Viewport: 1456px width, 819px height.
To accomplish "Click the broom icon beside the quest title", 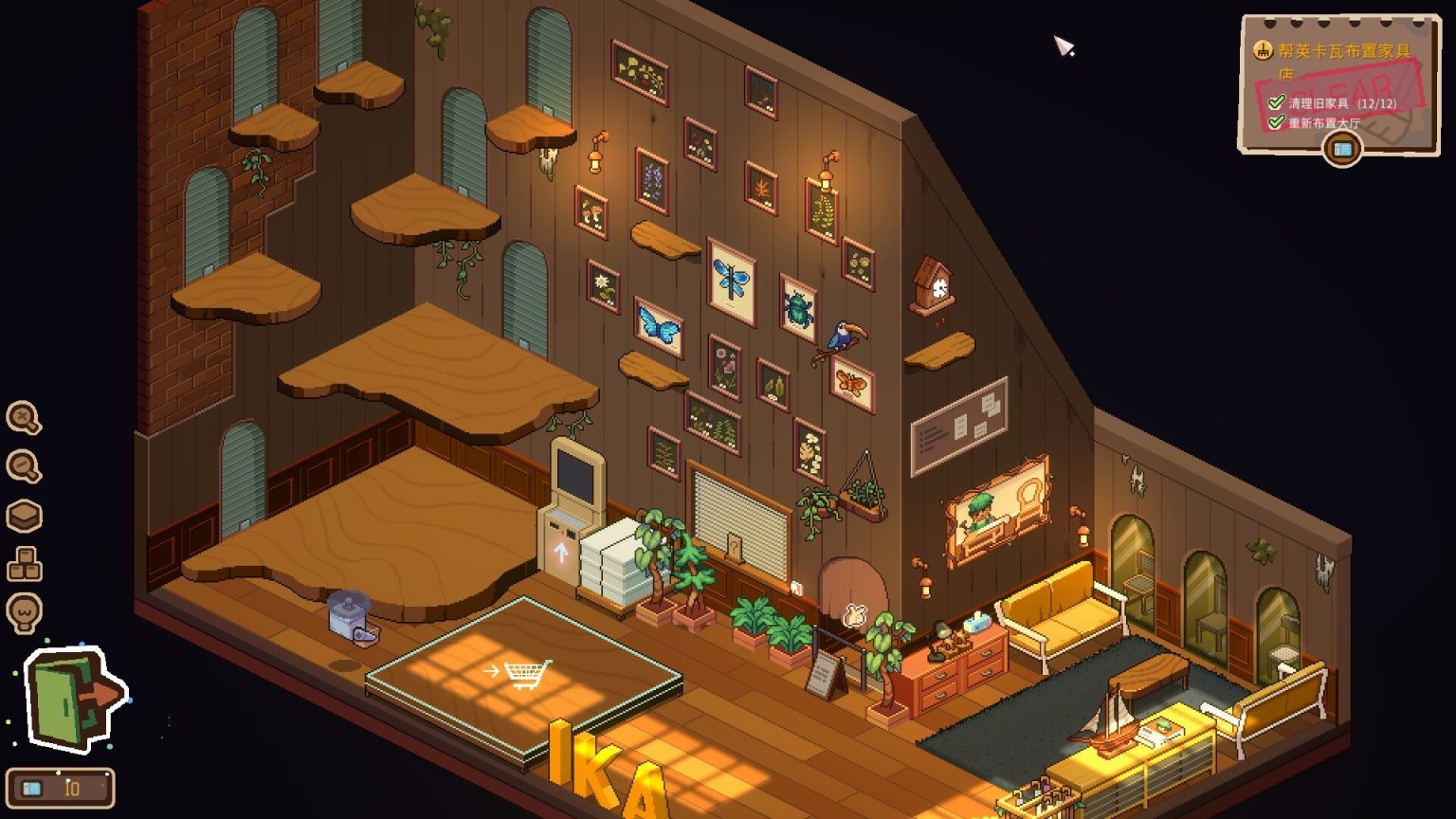I will (1262, 47).
